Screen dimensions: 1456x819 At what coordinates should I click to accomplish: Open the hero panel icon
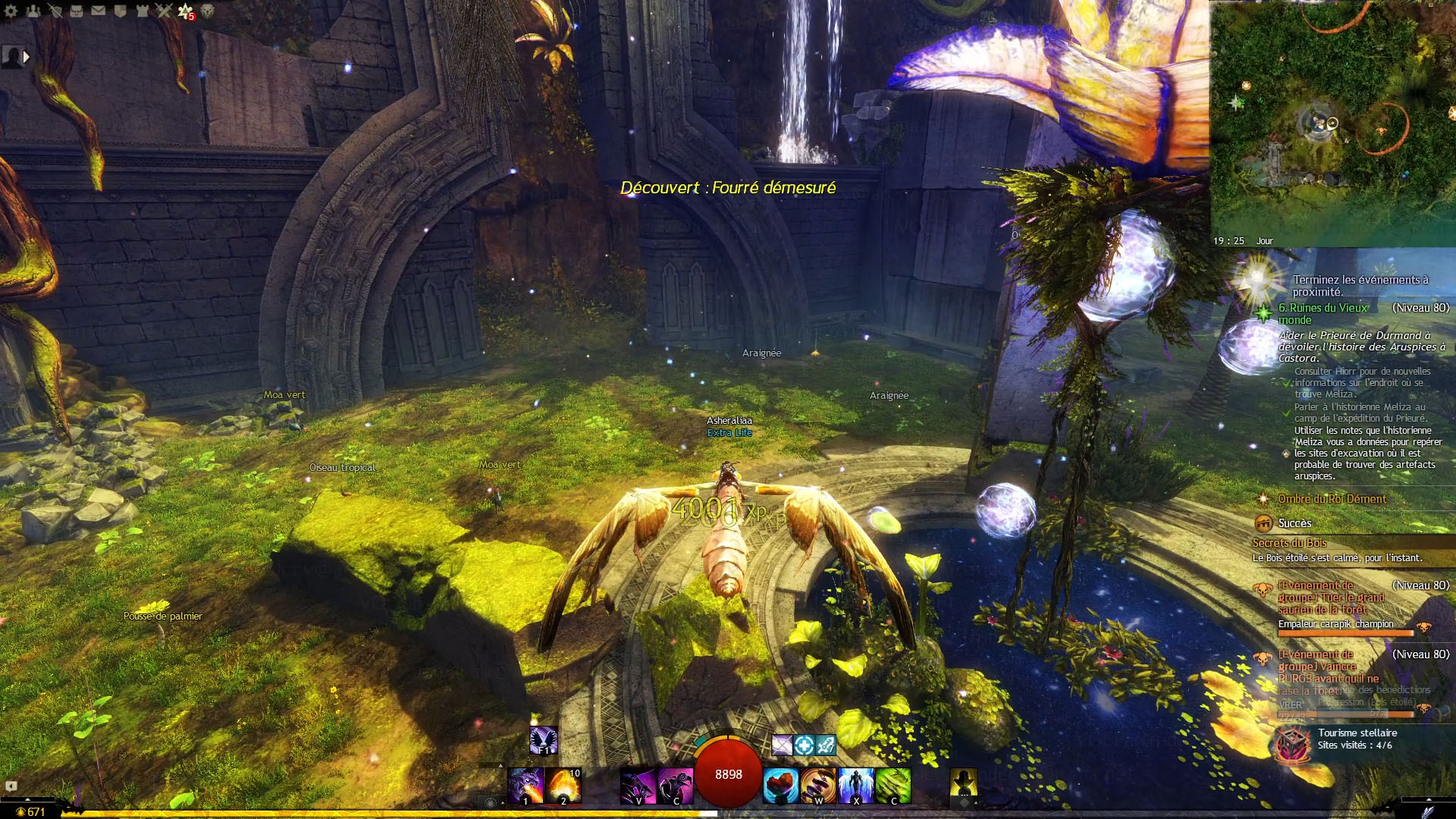55,11
